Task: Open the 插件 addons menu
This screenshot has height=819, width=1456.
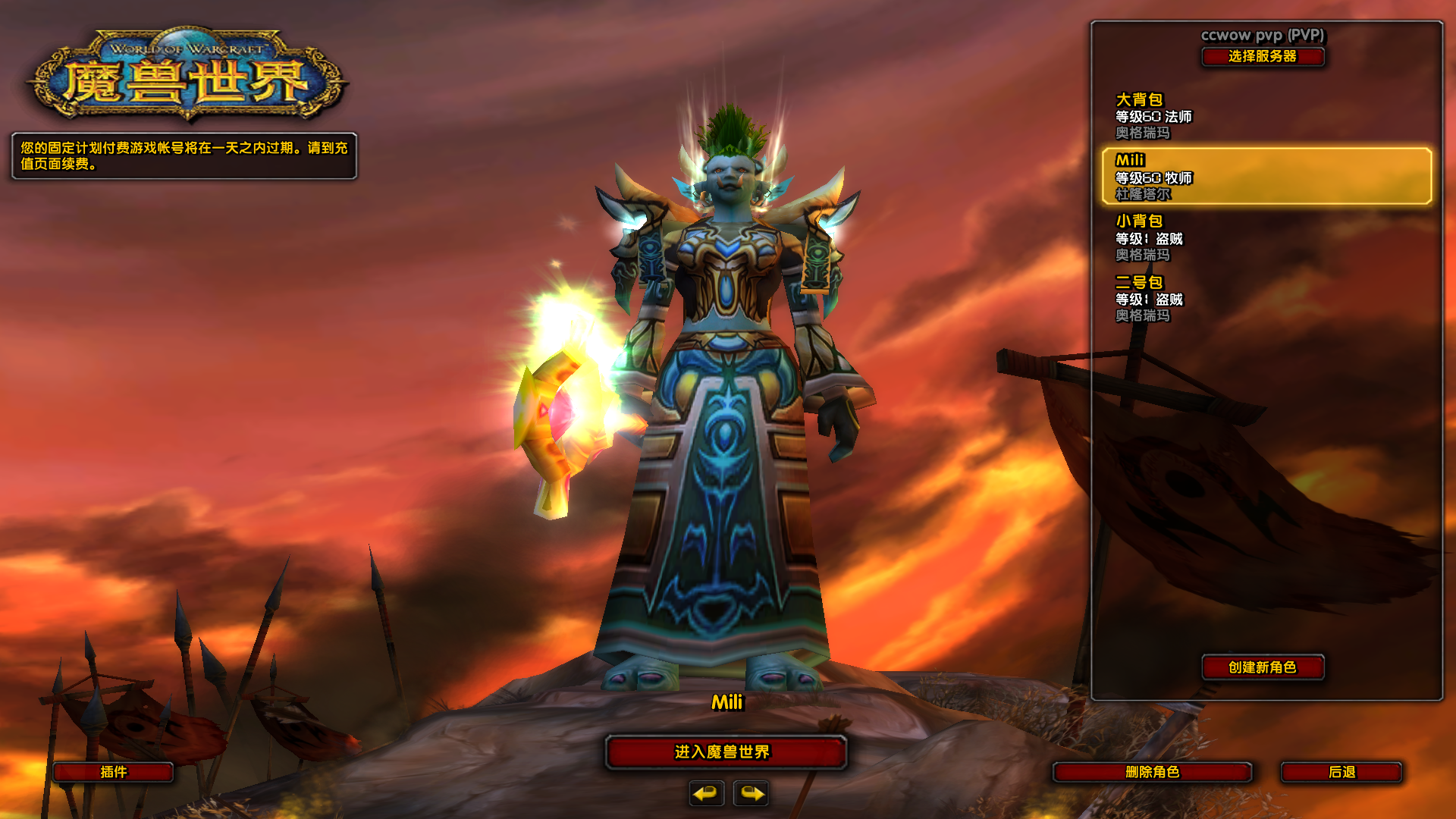Action: (114, 772)
